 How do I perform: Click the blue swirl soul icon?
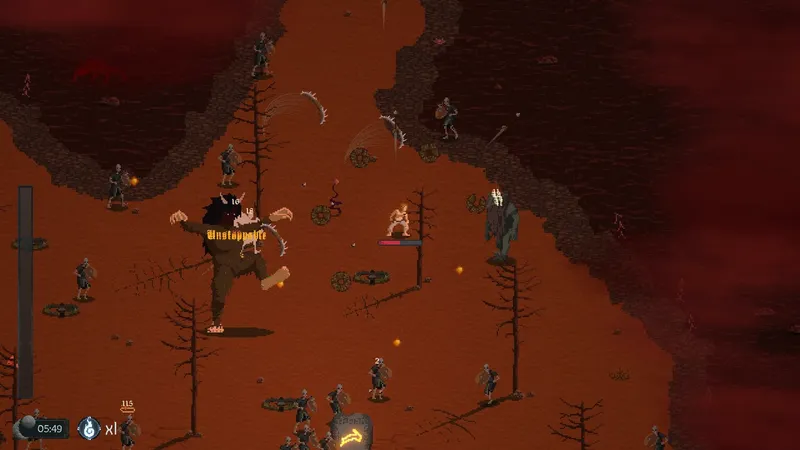click(x=89, y=429)
